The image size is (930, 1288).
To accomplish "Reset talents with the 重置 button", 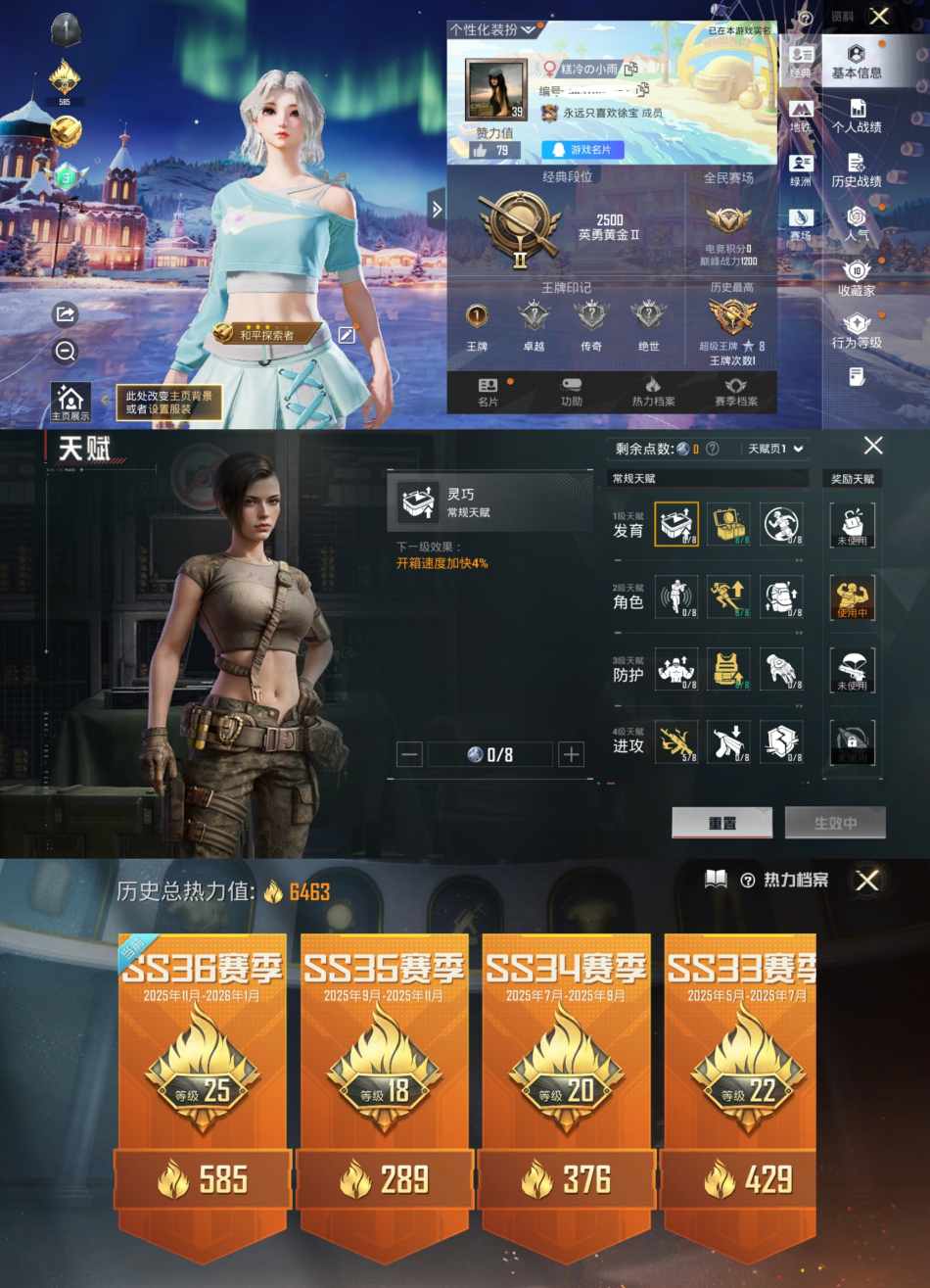I will (721, 823).
